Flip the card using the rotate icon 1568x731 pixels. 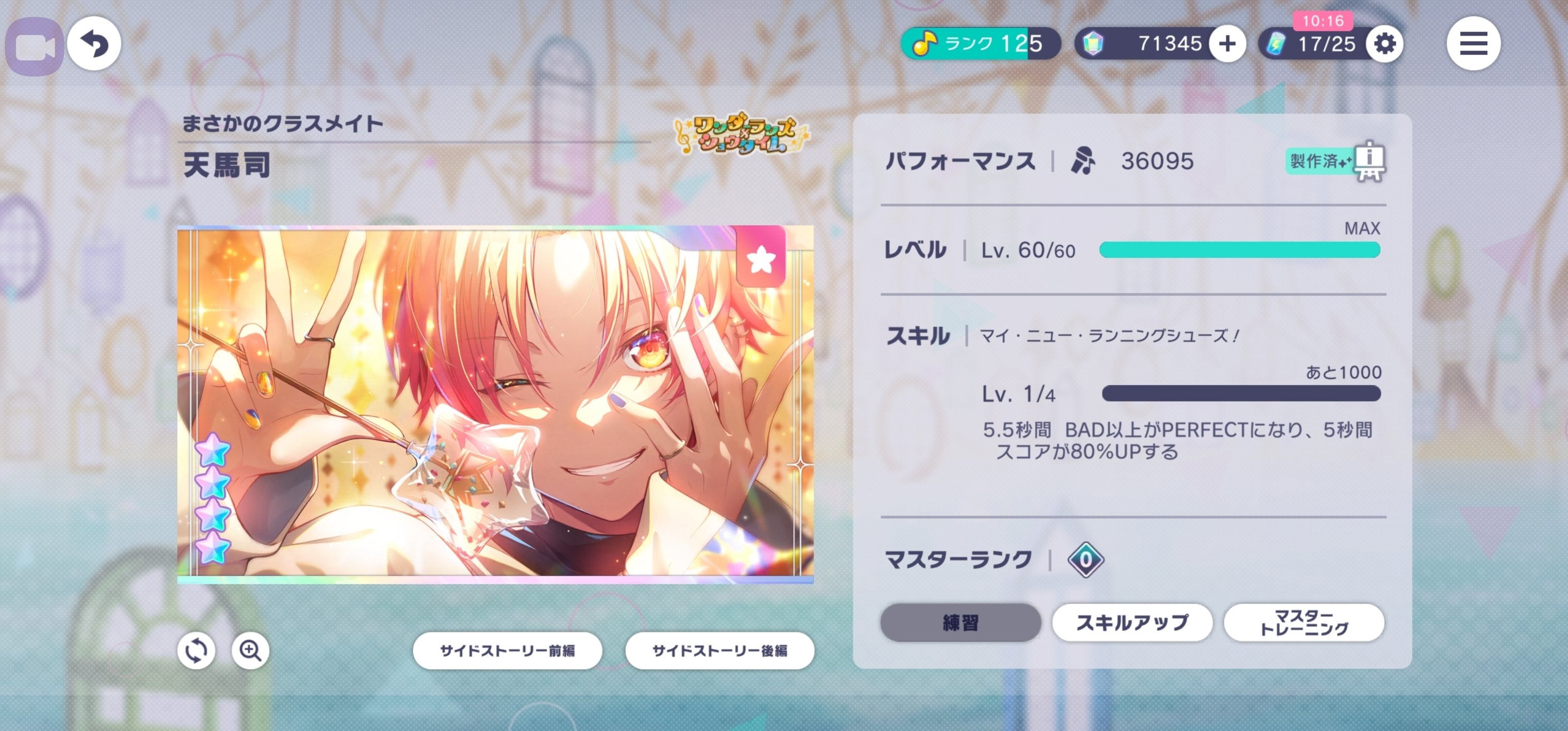(196, 650)
